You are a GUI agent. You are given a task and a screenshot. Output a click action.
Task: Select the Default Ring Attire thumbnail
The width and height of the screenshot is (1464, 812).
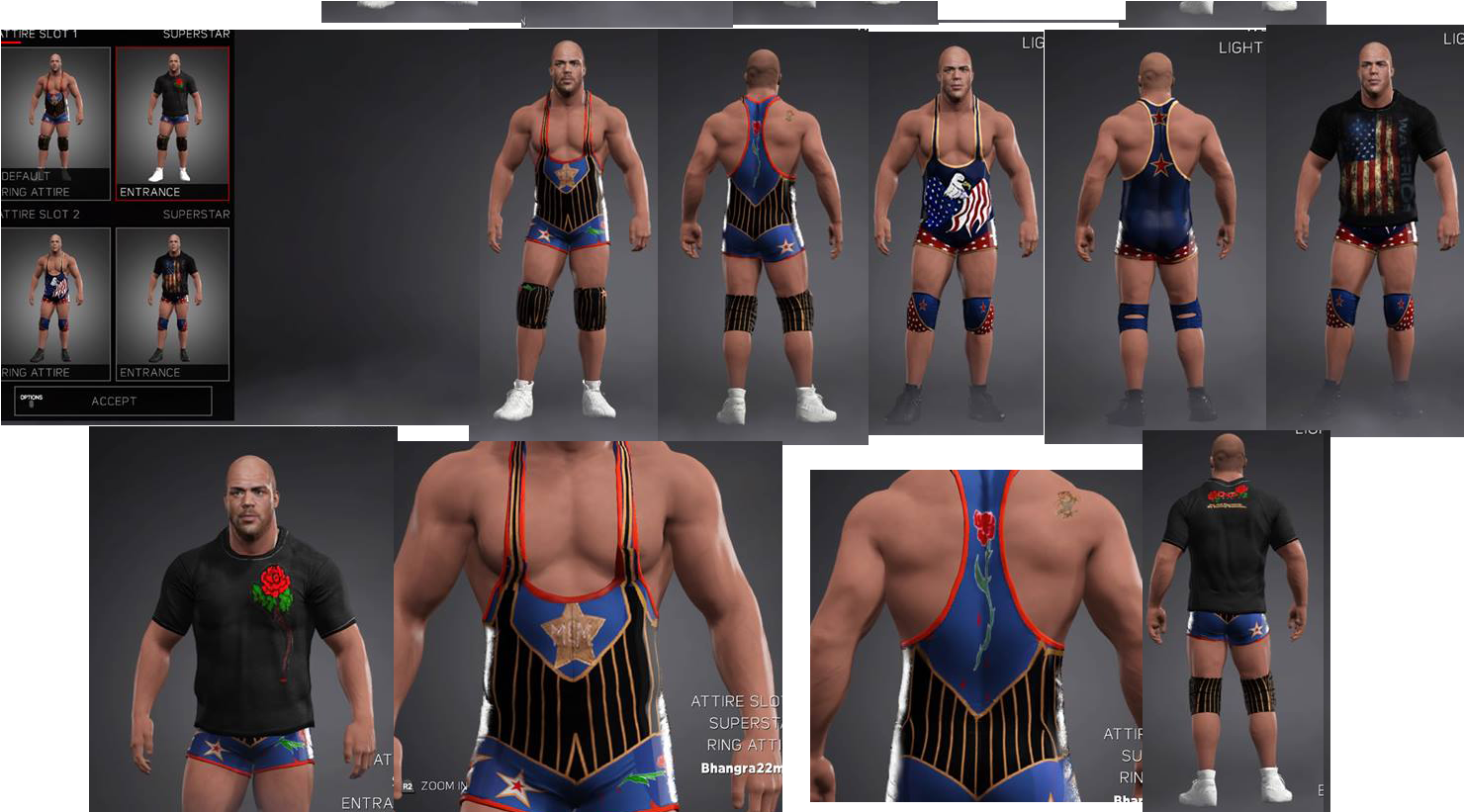pos(55,122)
